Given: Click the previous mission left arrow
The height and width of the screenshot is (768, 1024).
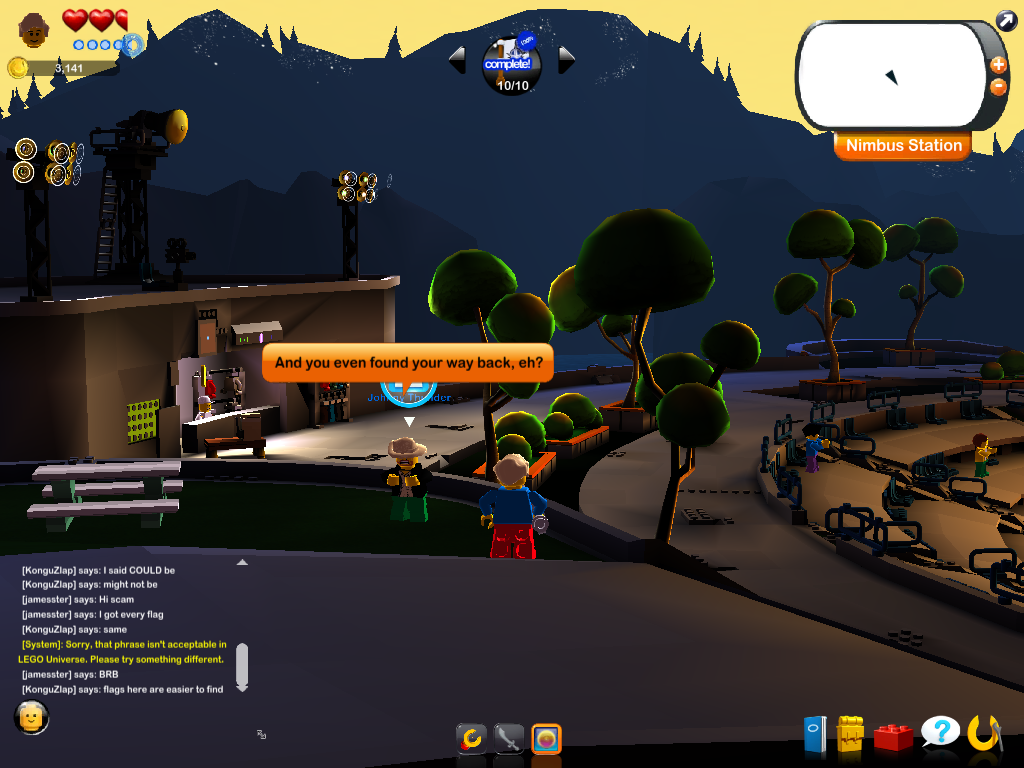Looking at the screenshot, I should [x=458, y=60].
